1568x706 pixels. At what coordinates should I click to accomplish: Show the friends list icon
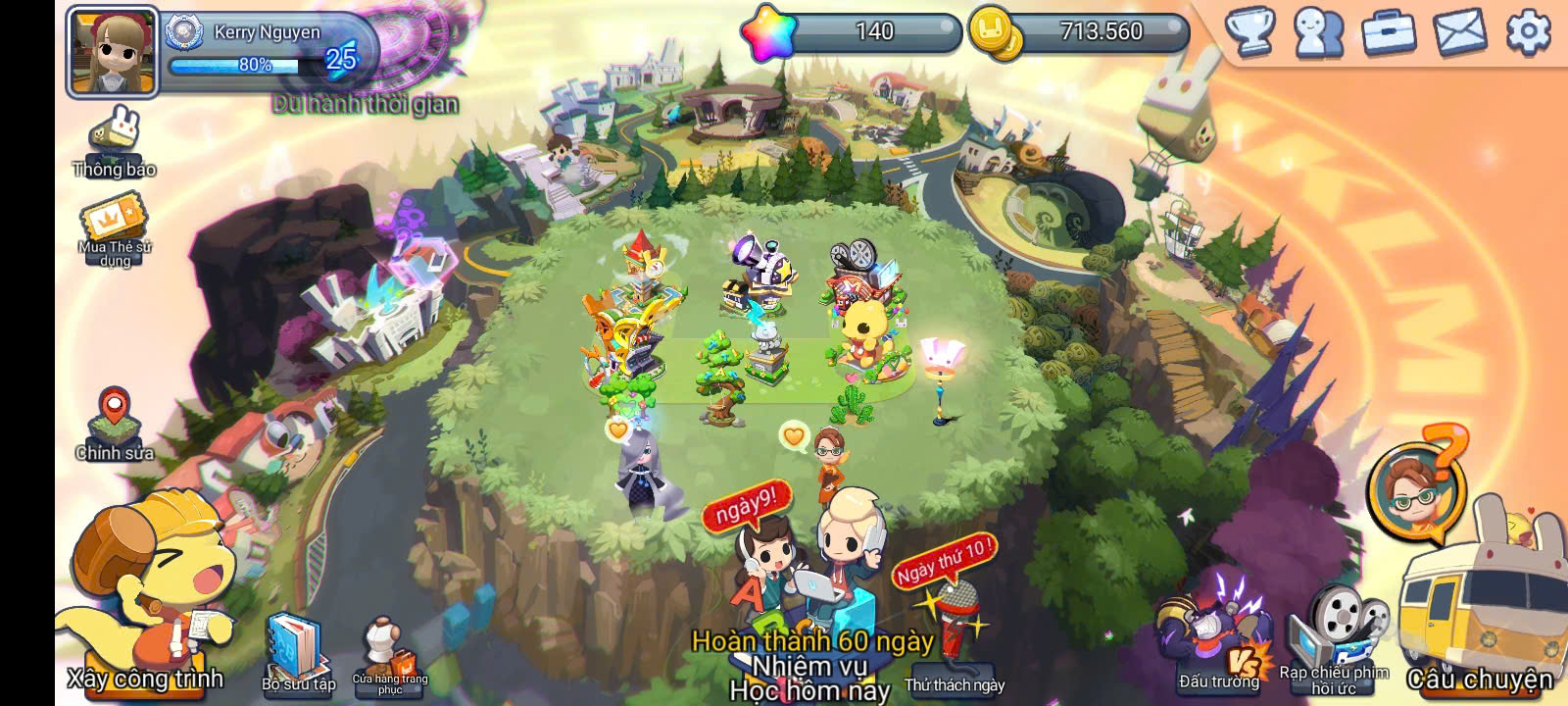pos(1318,32)
